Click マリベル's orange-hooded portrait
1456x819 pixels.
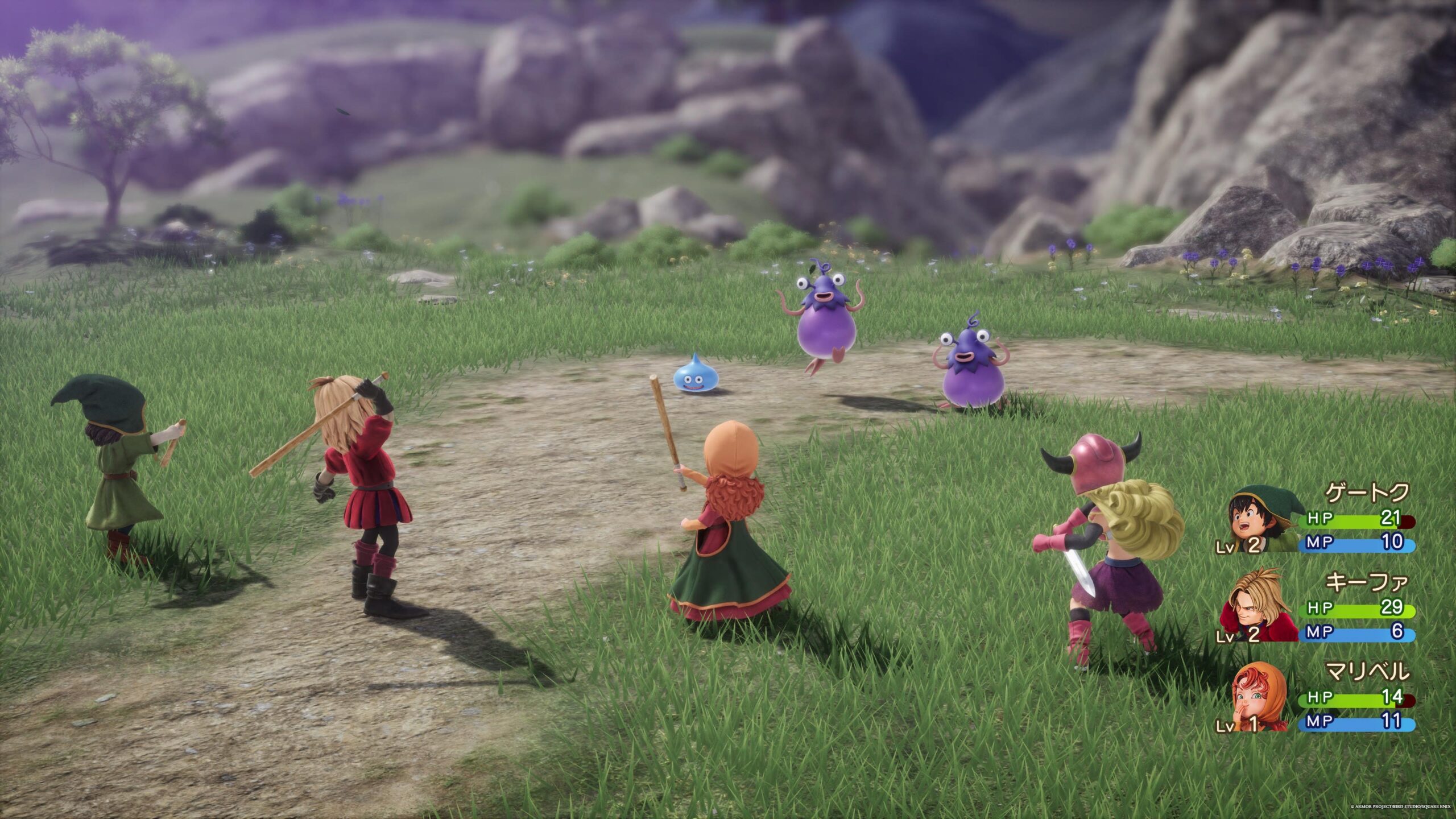(1257, 697)
